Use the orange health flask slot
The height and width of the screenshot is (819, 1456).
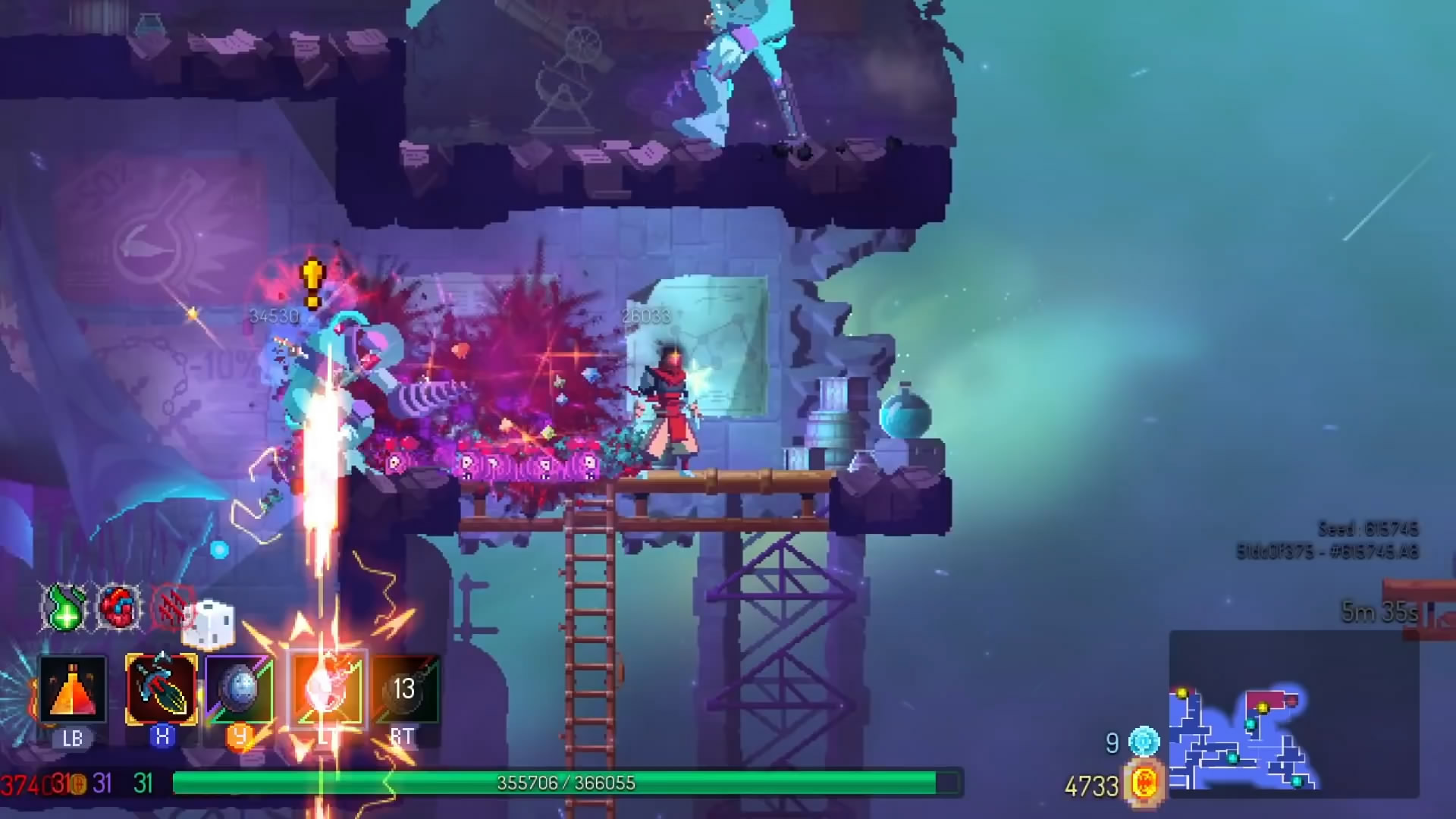73,689
